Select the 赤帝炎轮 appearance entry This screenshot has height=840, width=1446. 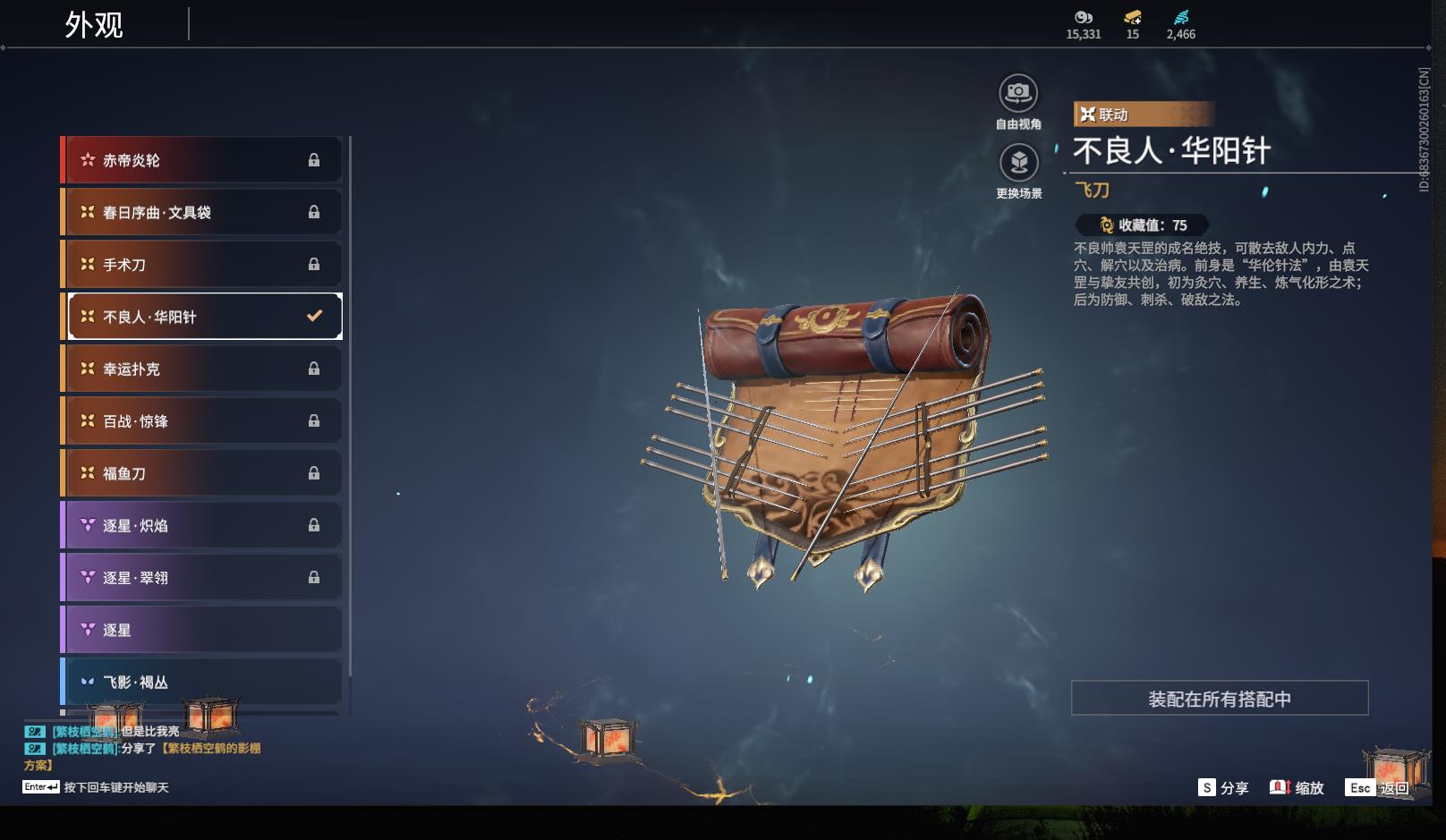203,160
